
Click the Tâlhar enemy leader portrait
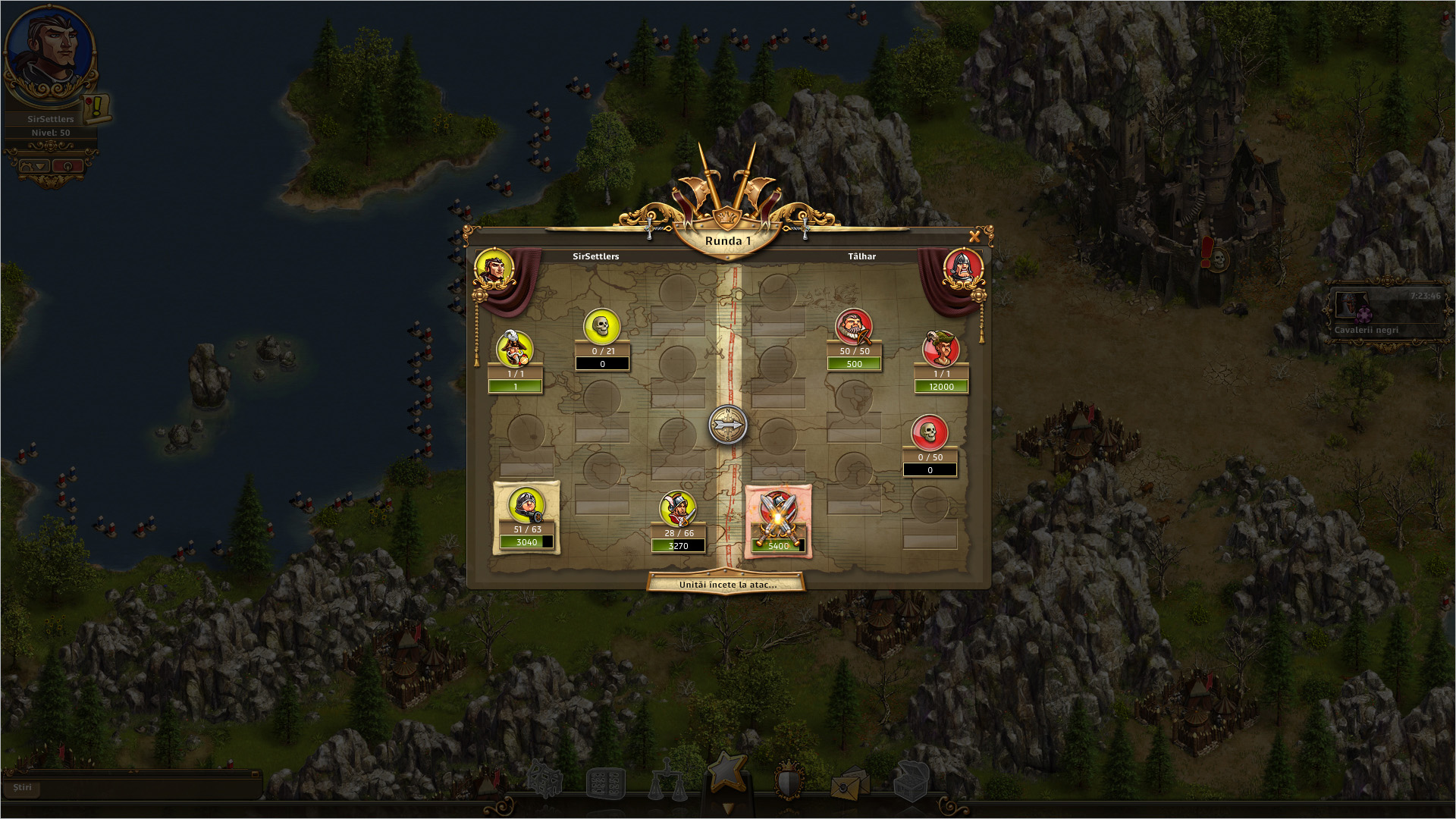pyautogui.click(x=963, y=269)
